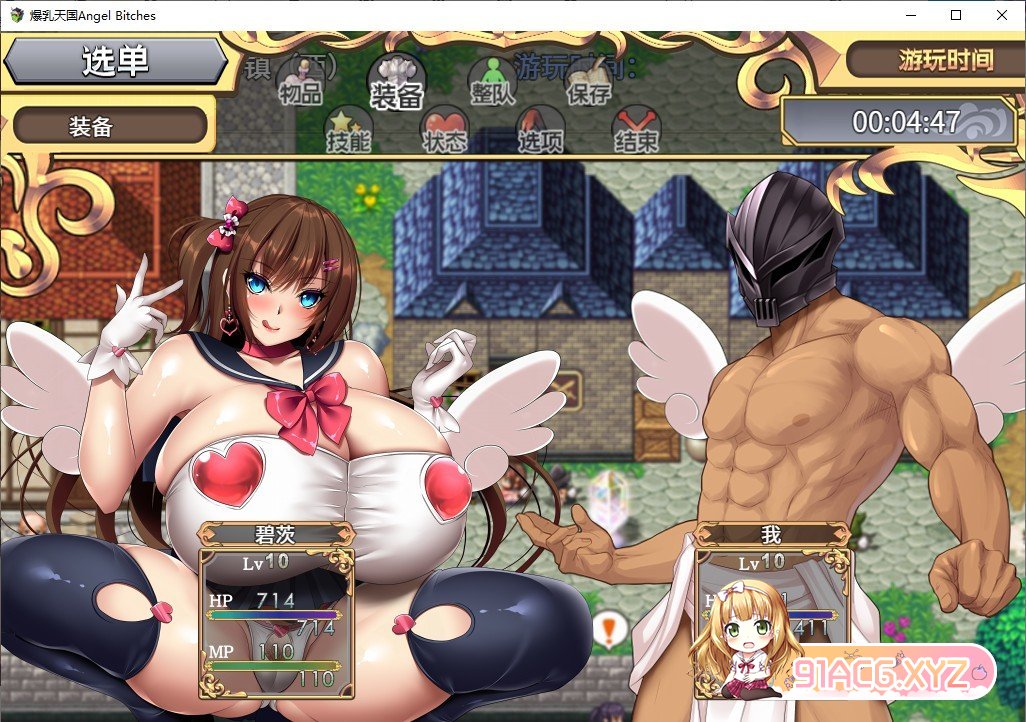
Task: Minimize the game window
Action: coord(910,15)
